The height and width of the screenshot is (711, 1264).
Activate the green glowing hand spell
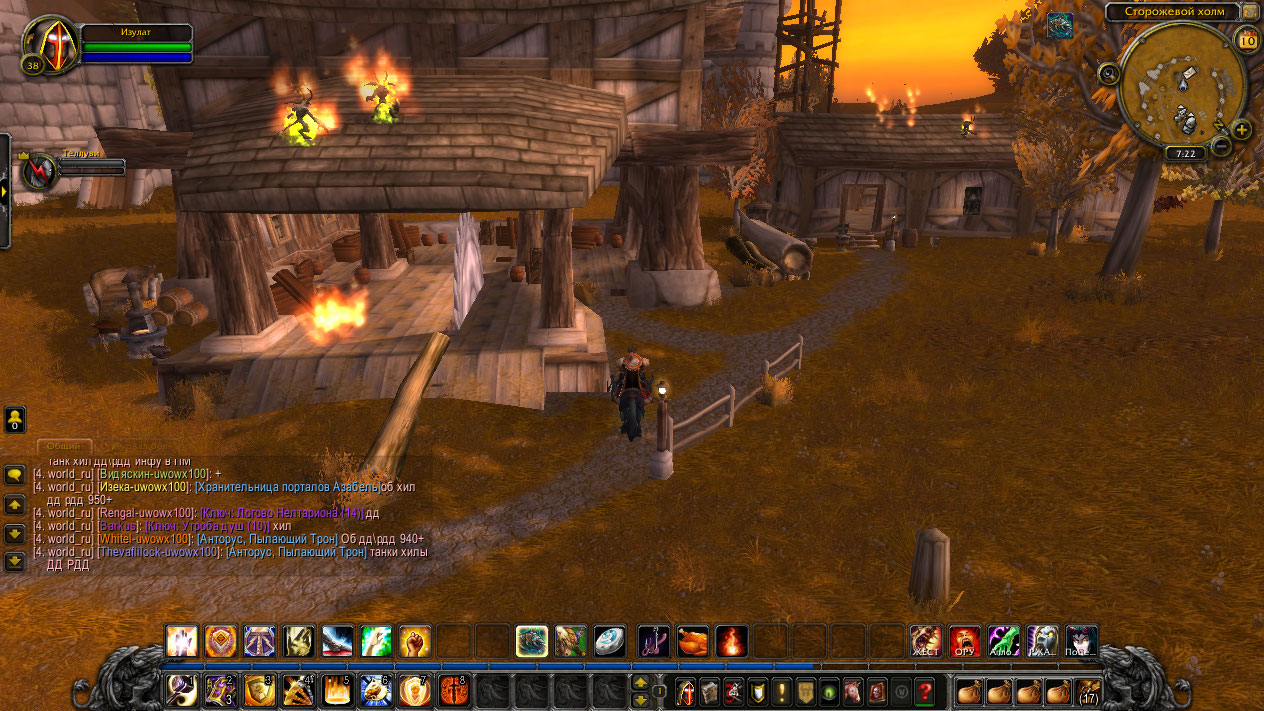pos(376,641)
